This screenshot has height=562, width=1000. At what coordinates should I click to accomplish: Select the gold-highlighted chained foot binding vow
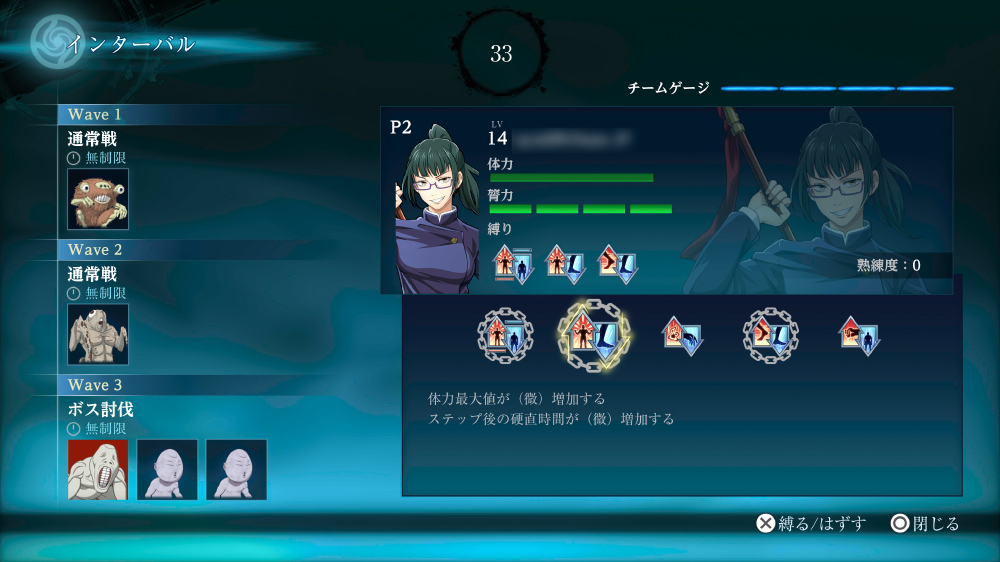click(594, 335)
